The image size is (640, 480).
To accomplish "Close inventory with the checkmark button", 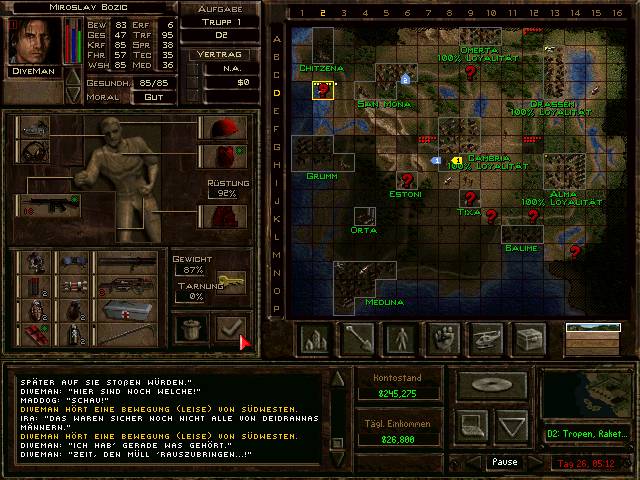I will point(233,327).
